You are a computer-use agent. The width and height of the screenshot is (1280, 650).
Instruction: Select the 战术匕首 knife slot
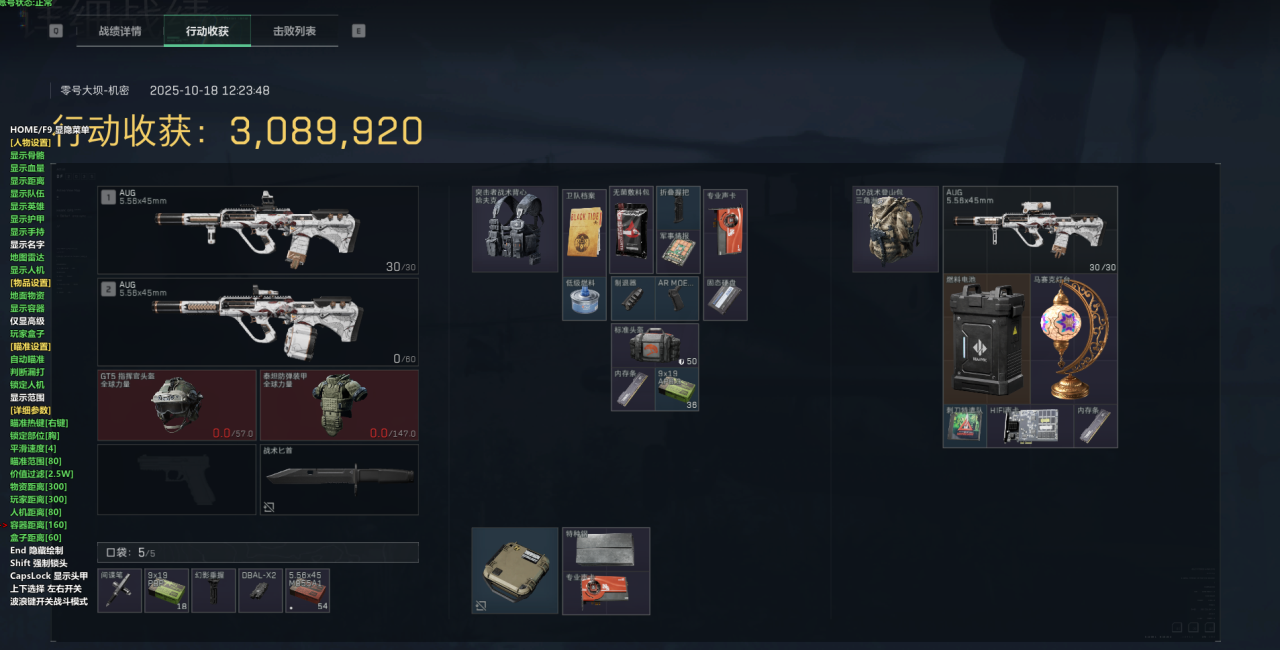(339, 480)
